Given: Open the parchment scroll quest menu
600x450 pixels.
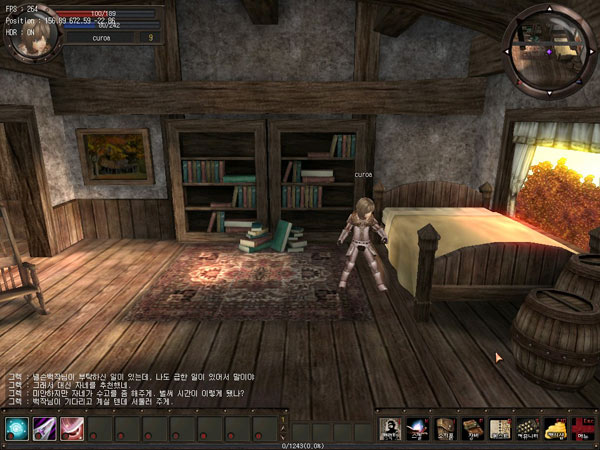Looking at the screenshot, I should [x=499, y=429].
